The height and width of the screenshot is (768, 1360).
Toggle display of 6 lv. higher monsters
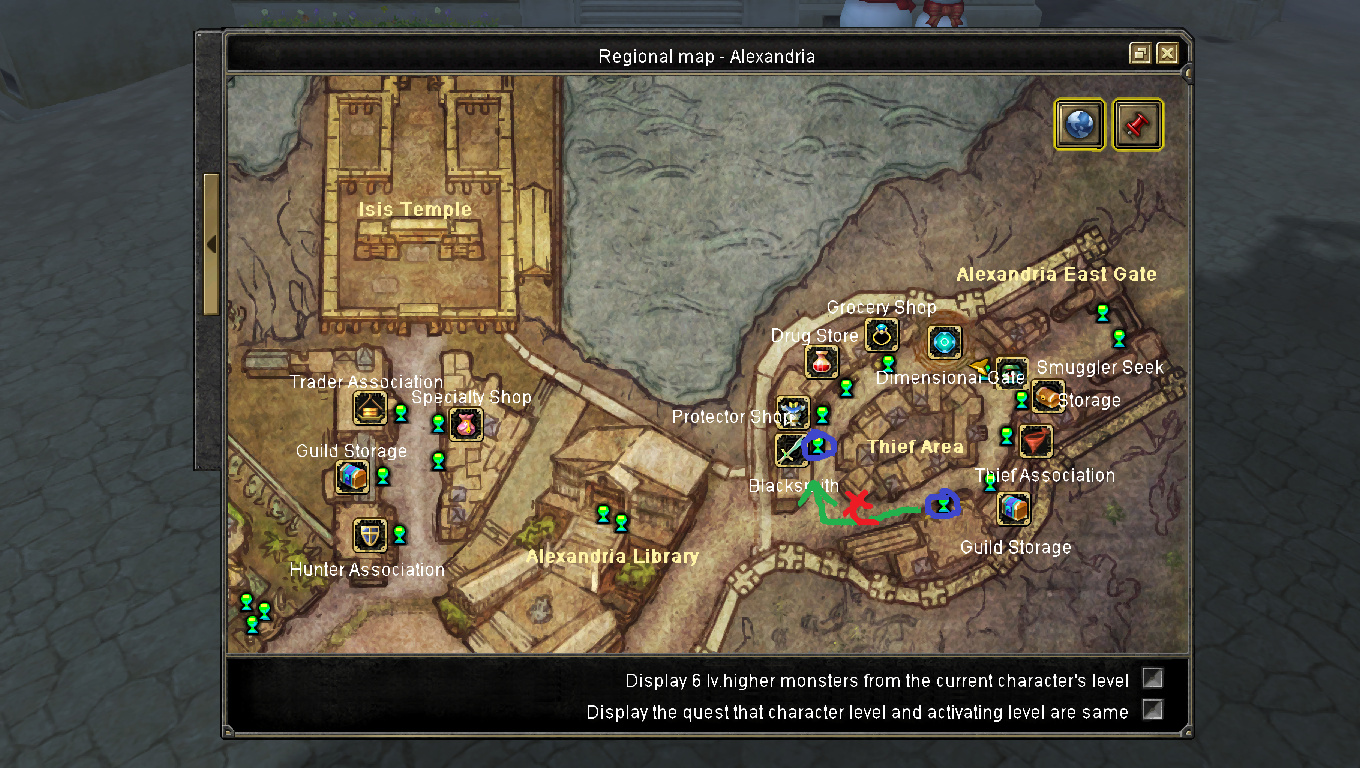[x=1153, y=679]
